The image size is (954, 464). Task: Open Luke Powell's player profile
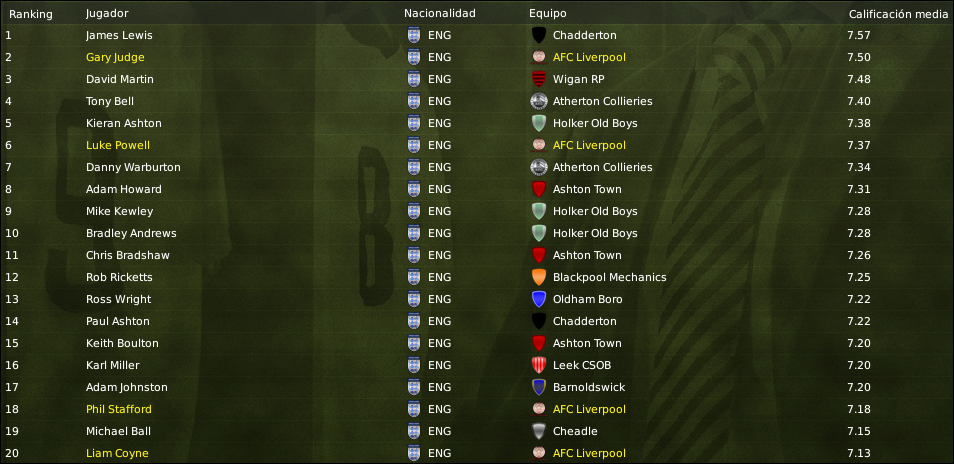point(117,145)
